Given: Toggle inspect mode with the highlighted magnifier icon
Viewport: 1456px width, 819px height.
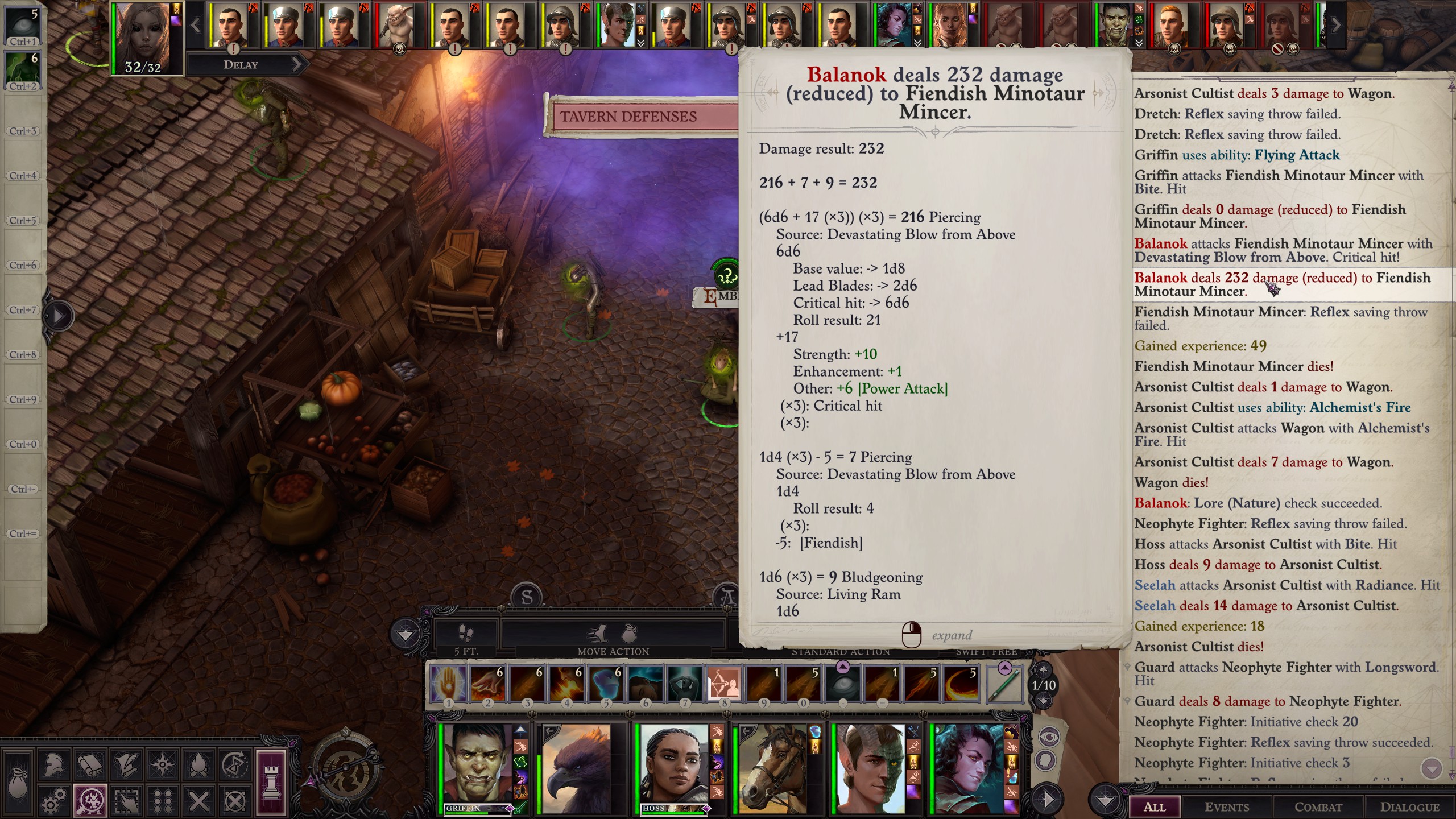Looking at the screenshot, I should pyautogui.click(x=91, y=800).
